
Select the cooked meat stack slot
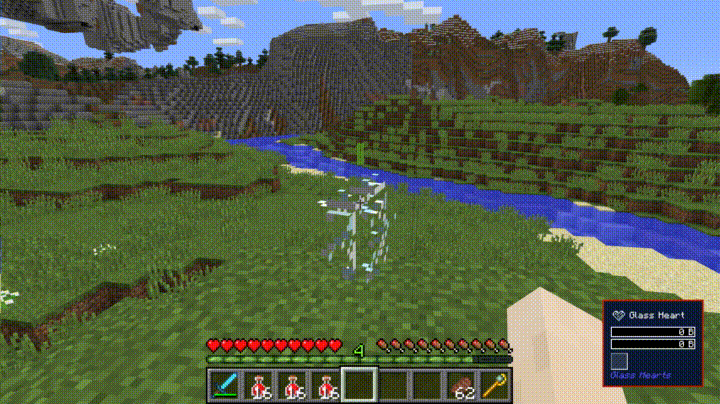pyautogui.click(x=461, y=385)
